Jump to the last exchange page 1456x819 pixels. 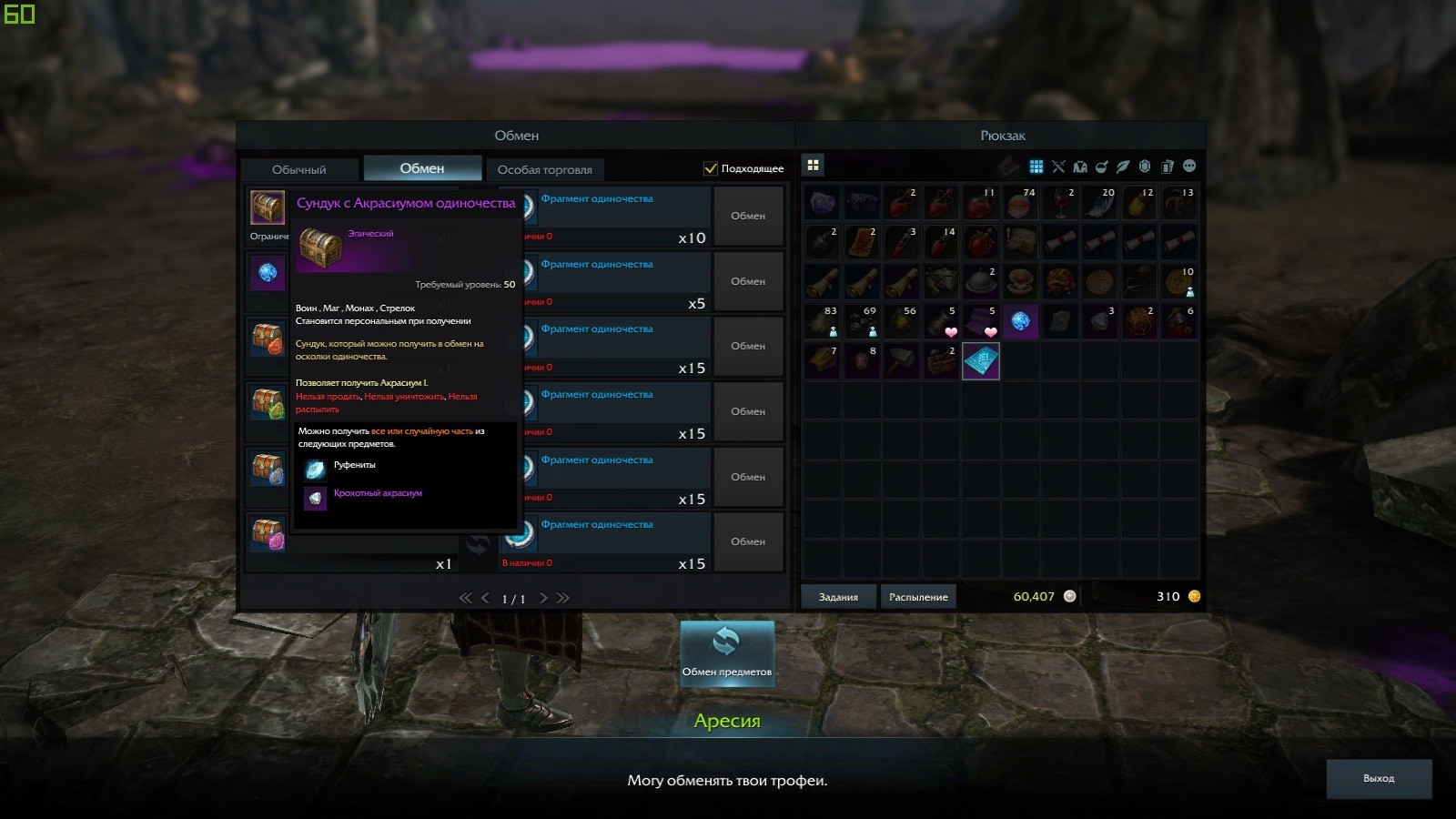tap(563, 598)
